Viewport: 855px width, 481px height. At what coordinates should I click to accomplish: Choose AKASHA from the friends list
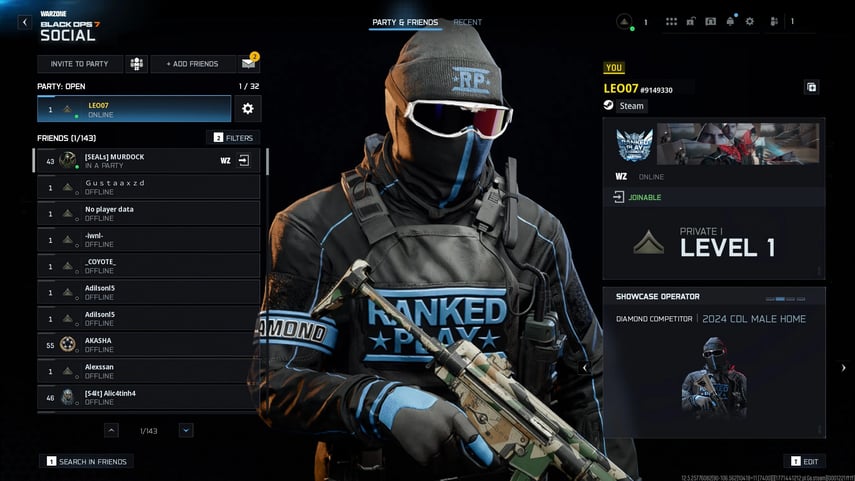click(x=146, y=344)
